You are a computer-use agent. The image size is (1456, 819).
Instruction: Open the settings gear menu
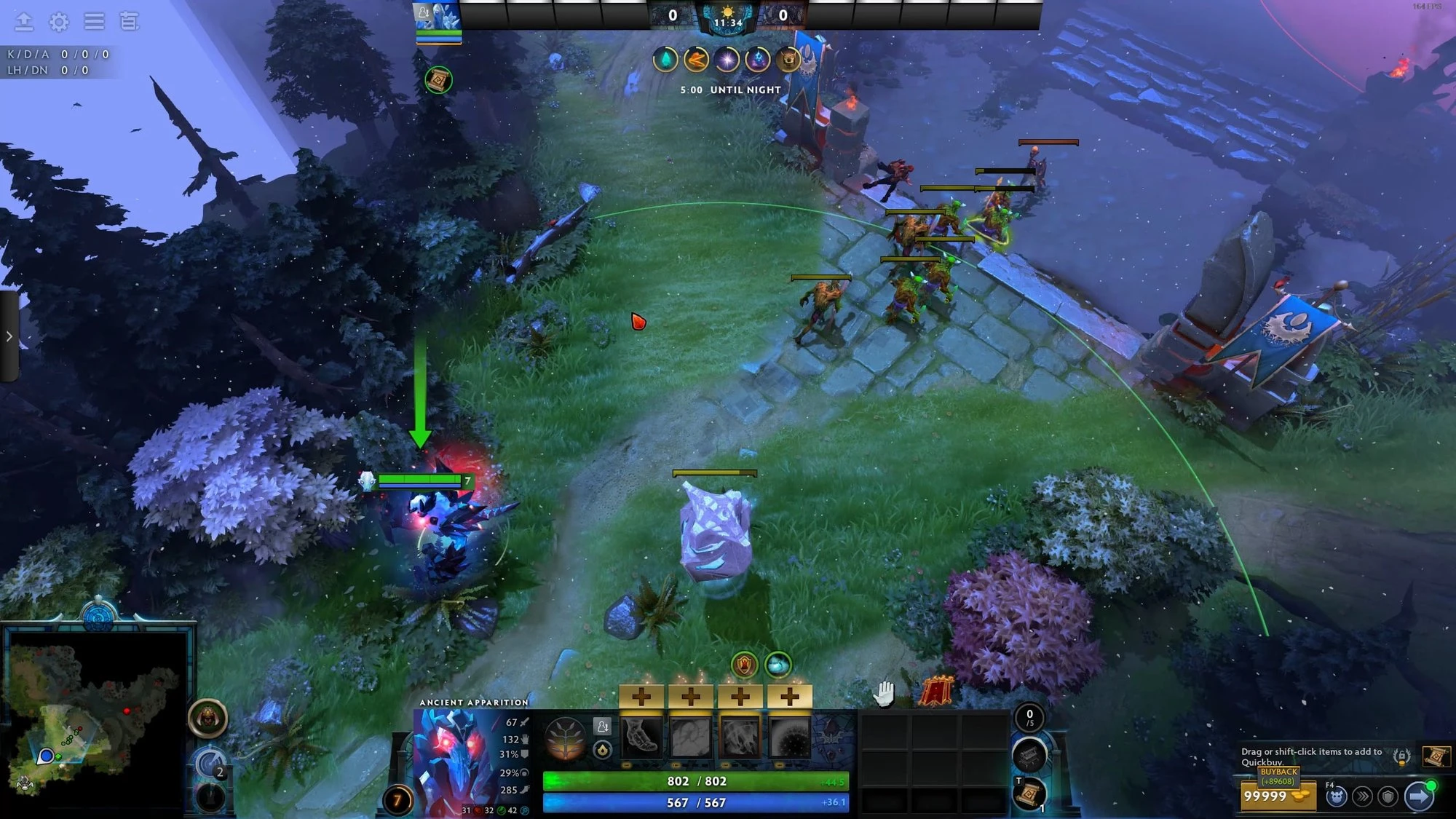pos(59,22)
